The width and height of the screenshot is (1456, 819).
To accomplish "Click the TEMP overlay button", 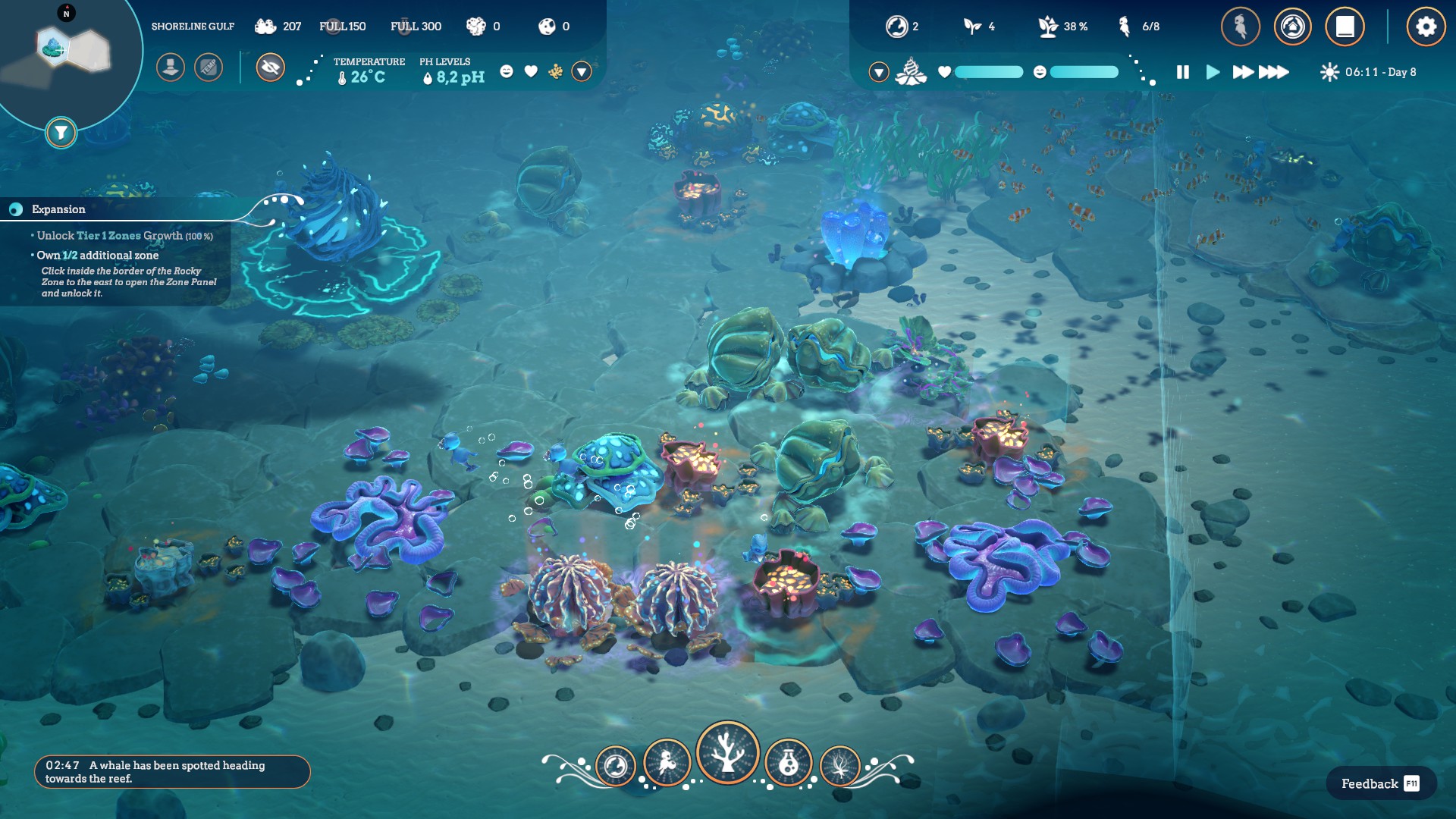I will coord(209,67).
